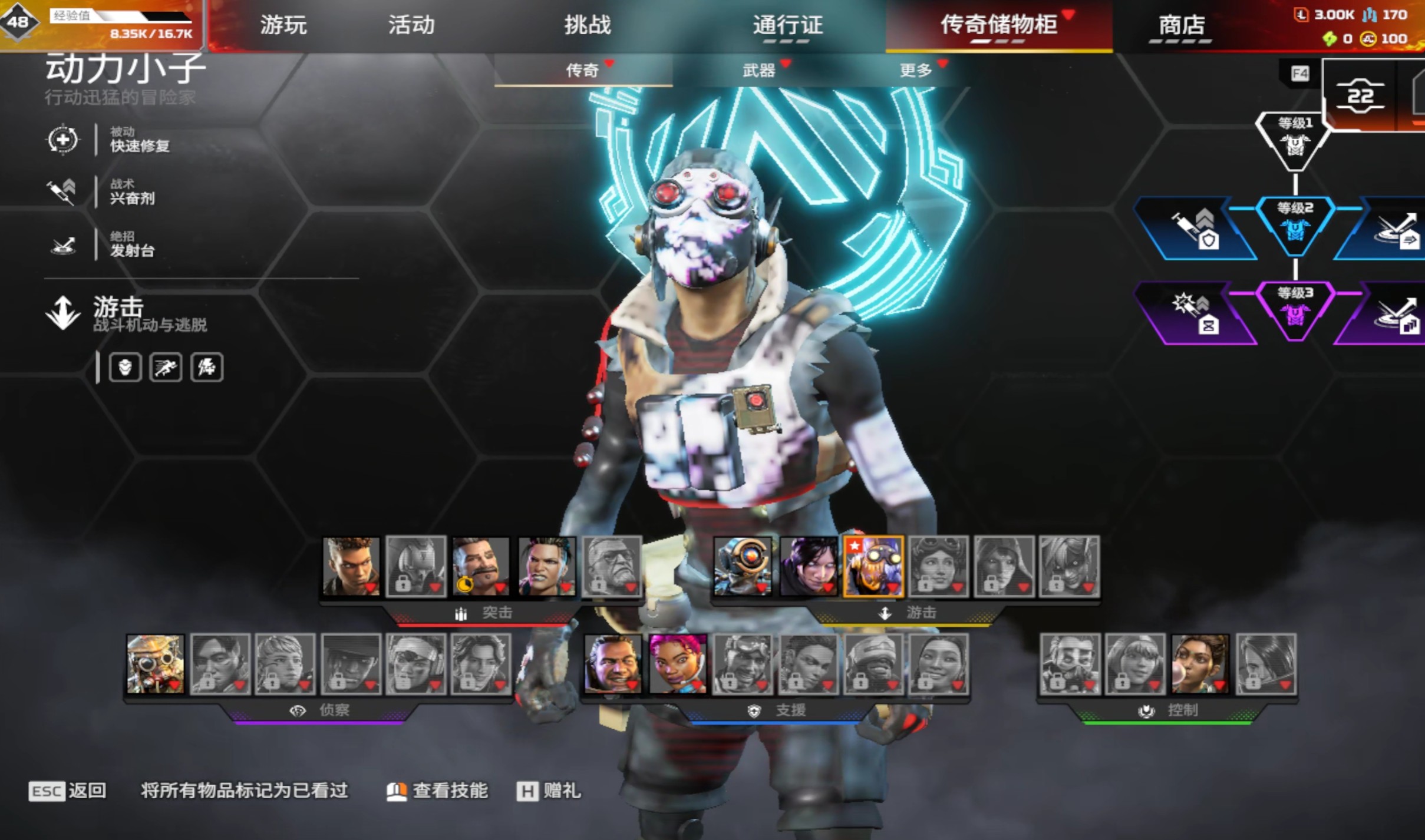View the 兴奋剂 tactical ability
This screenshot has width=1425, height=840.
132,192
